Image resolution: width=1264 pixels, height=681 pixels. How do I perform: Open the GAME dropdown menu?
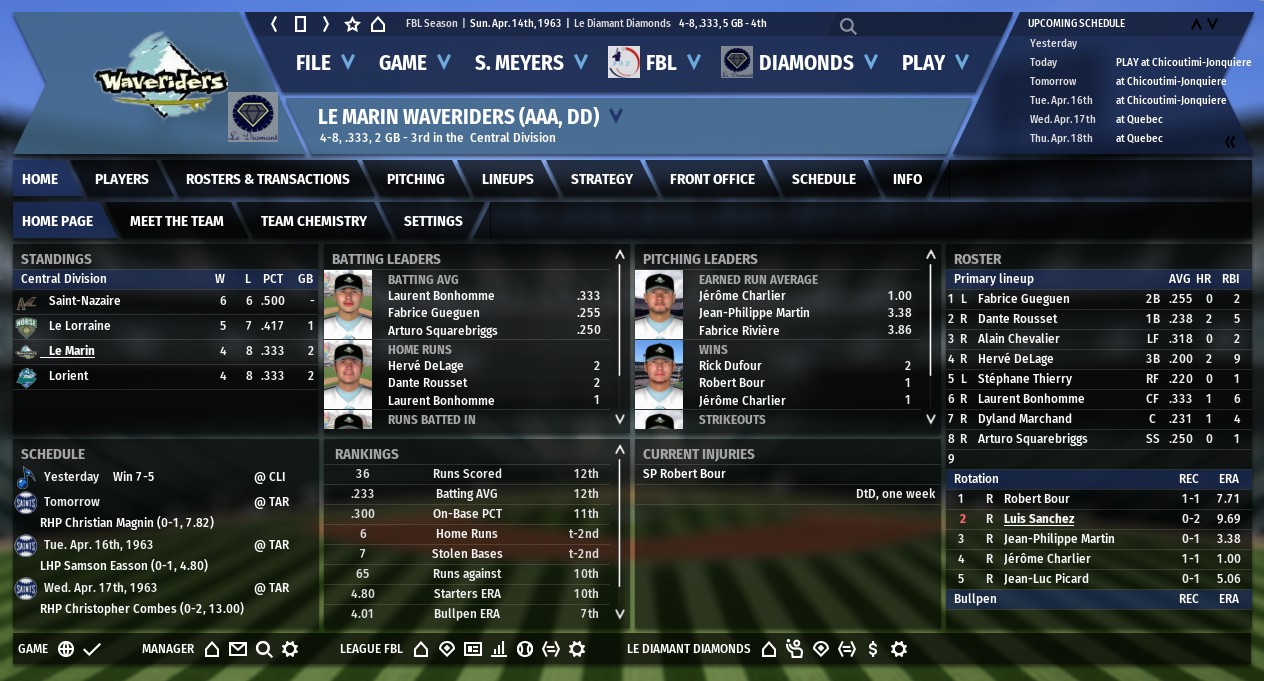[x=415, y=62]
